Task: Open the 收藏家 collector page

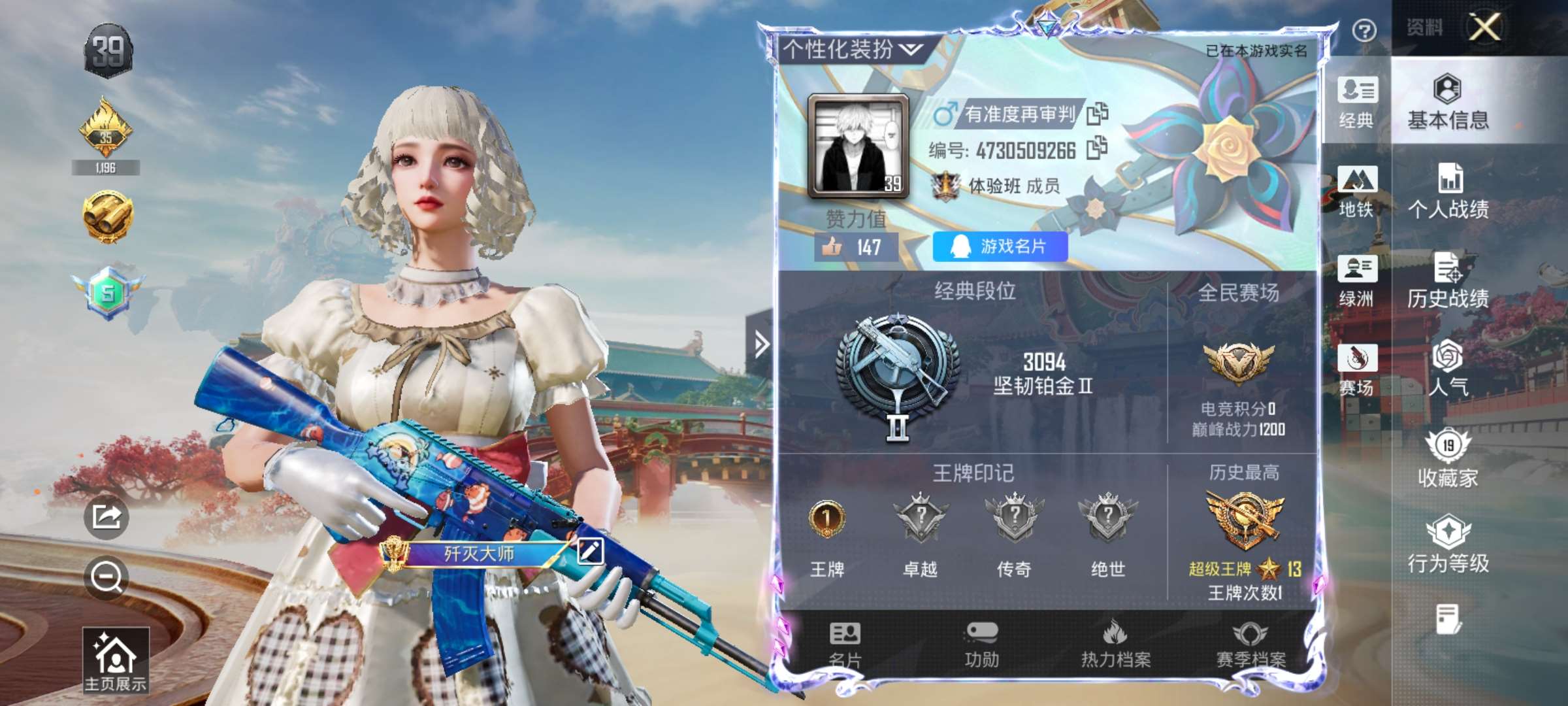Action: 1448,459
